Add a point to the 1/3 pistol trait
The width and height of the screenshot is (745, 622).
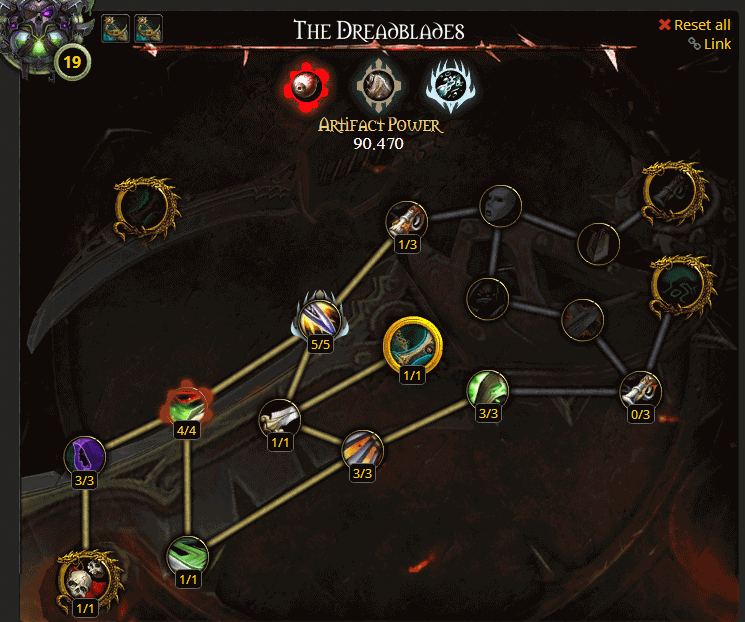(x=406, y=221)
